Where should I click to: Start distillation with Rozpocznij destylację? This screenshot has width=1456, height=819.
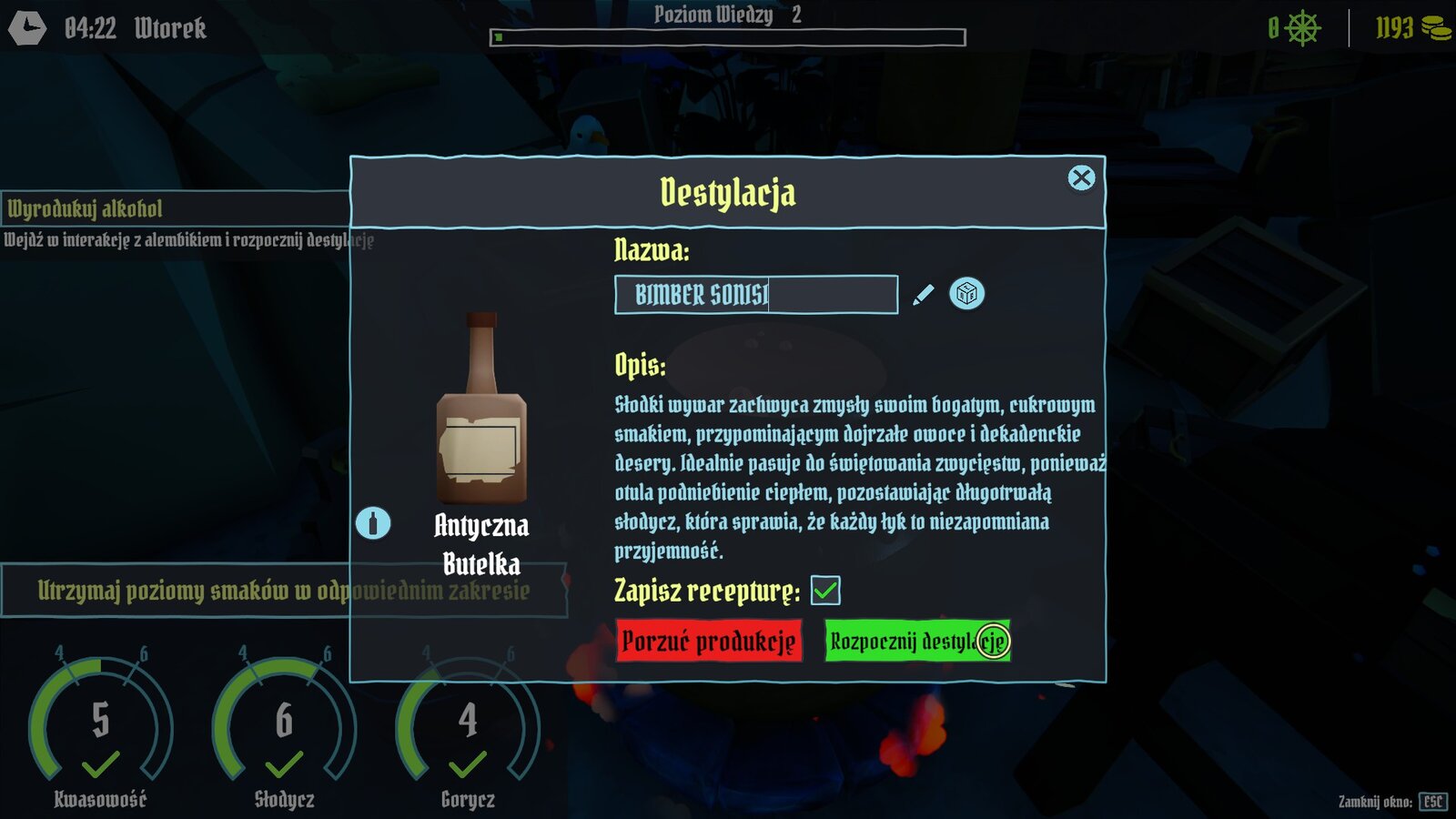coord(916,641)
